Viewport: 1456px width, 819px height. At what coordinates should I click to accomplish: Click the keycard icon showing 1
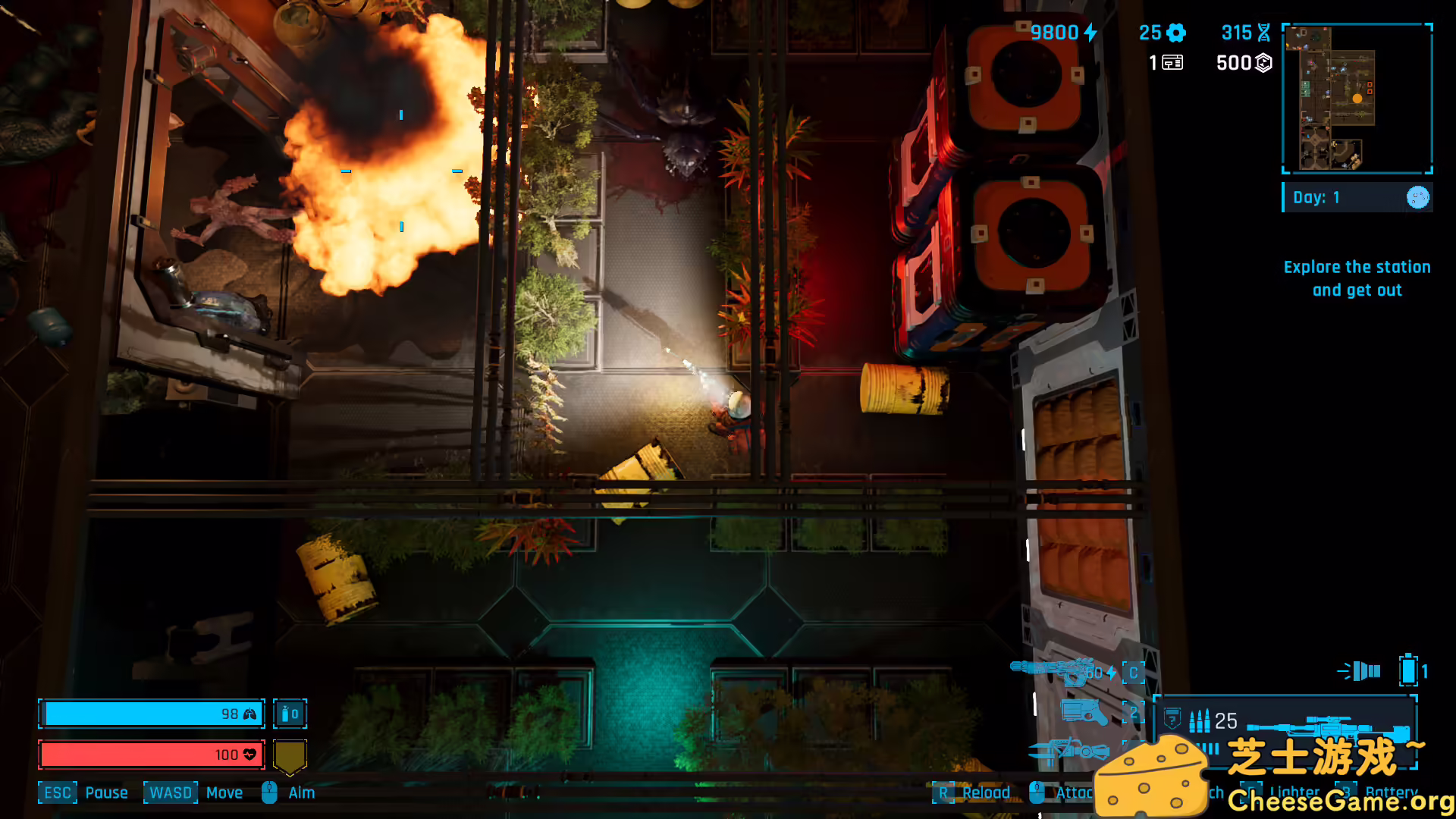1172,64
